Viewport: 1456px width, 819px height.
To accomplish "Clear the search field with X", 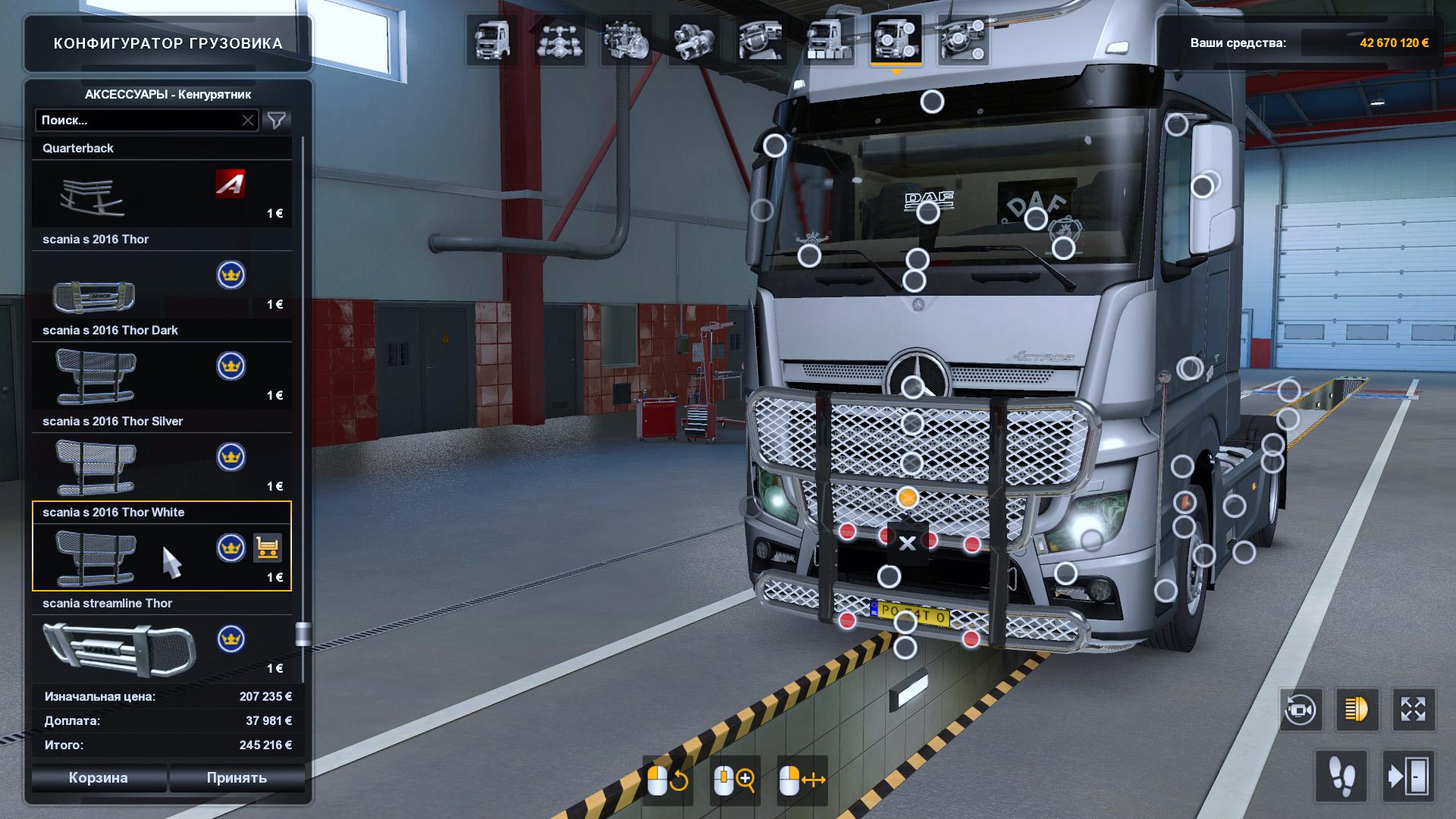I will point(248,121).
